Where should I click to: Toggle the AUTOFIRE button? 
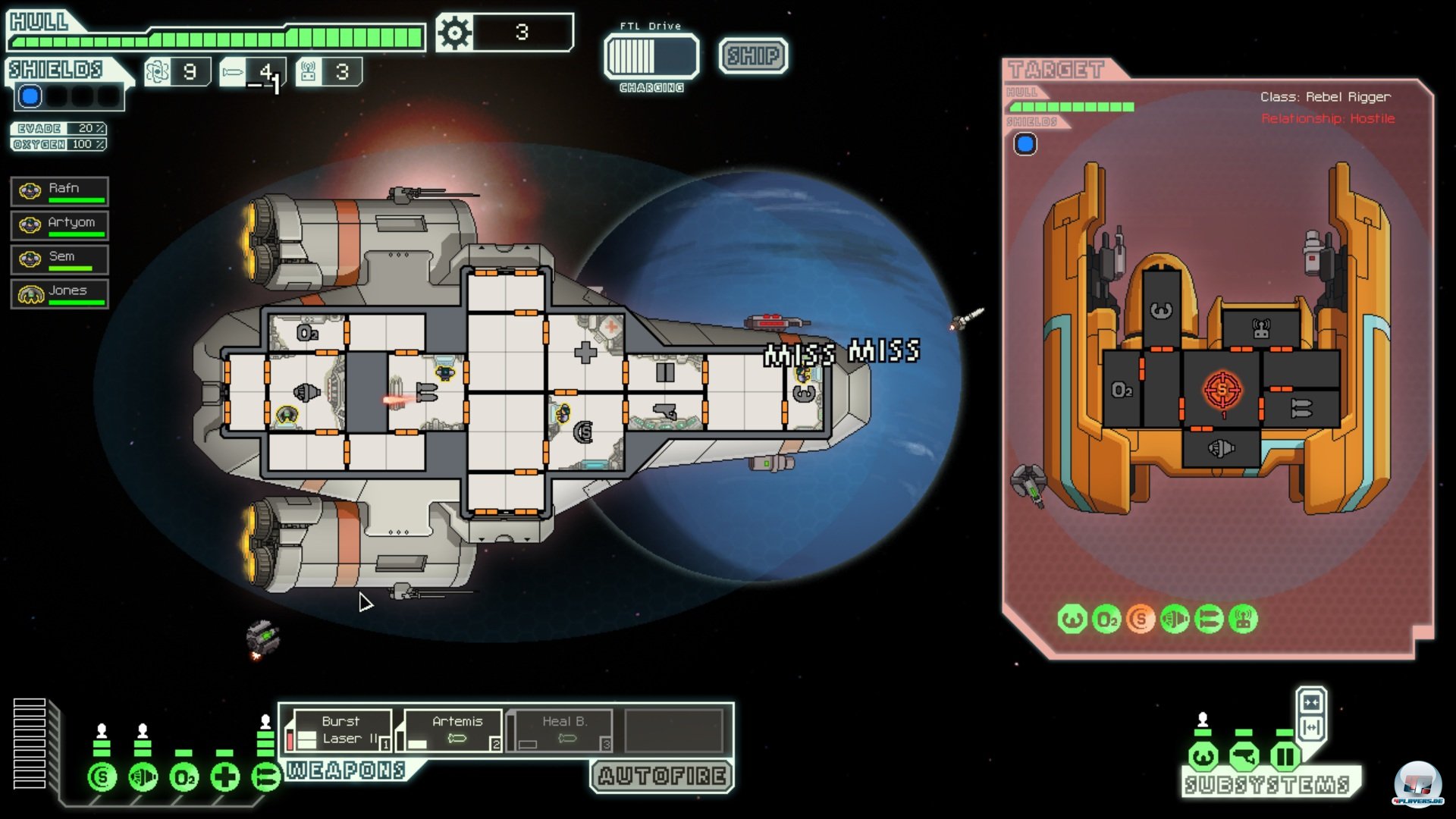[x=662, y=776]
